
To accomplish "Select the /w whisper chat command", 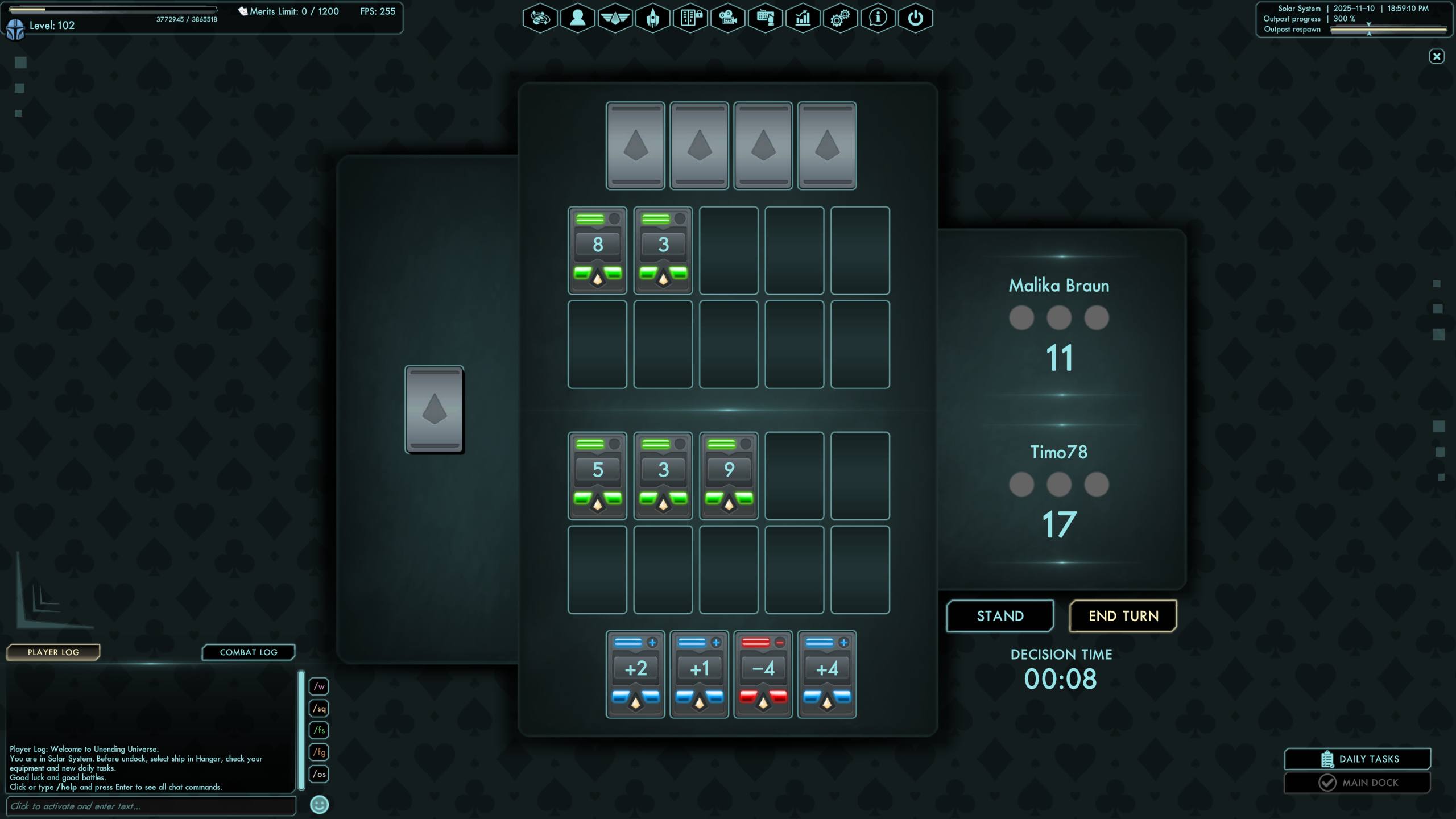I will tap(319, 686).
